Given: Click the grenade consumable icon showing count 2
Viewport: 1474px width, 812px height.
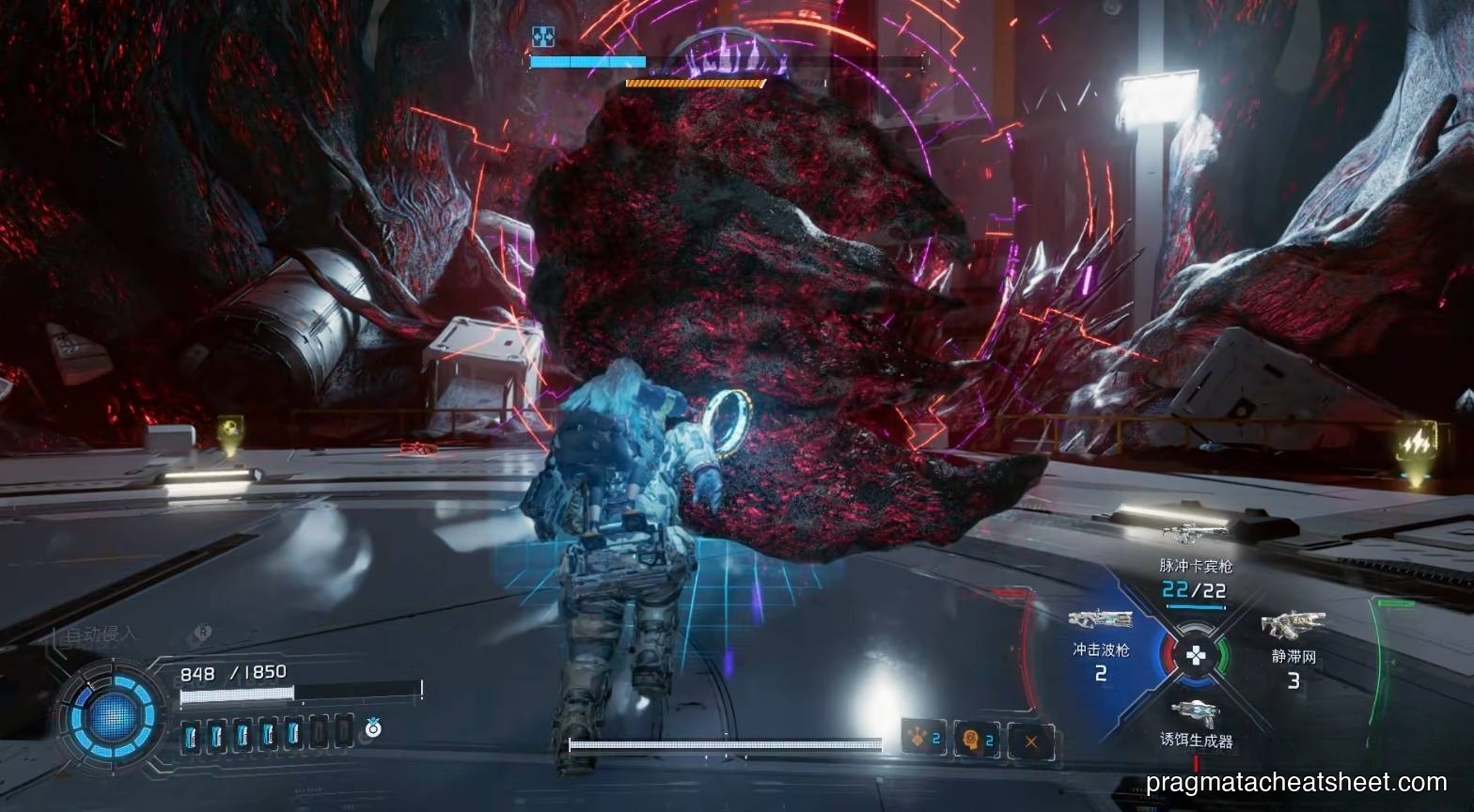Looking at the screenshot, I should (x=917, y=737).
